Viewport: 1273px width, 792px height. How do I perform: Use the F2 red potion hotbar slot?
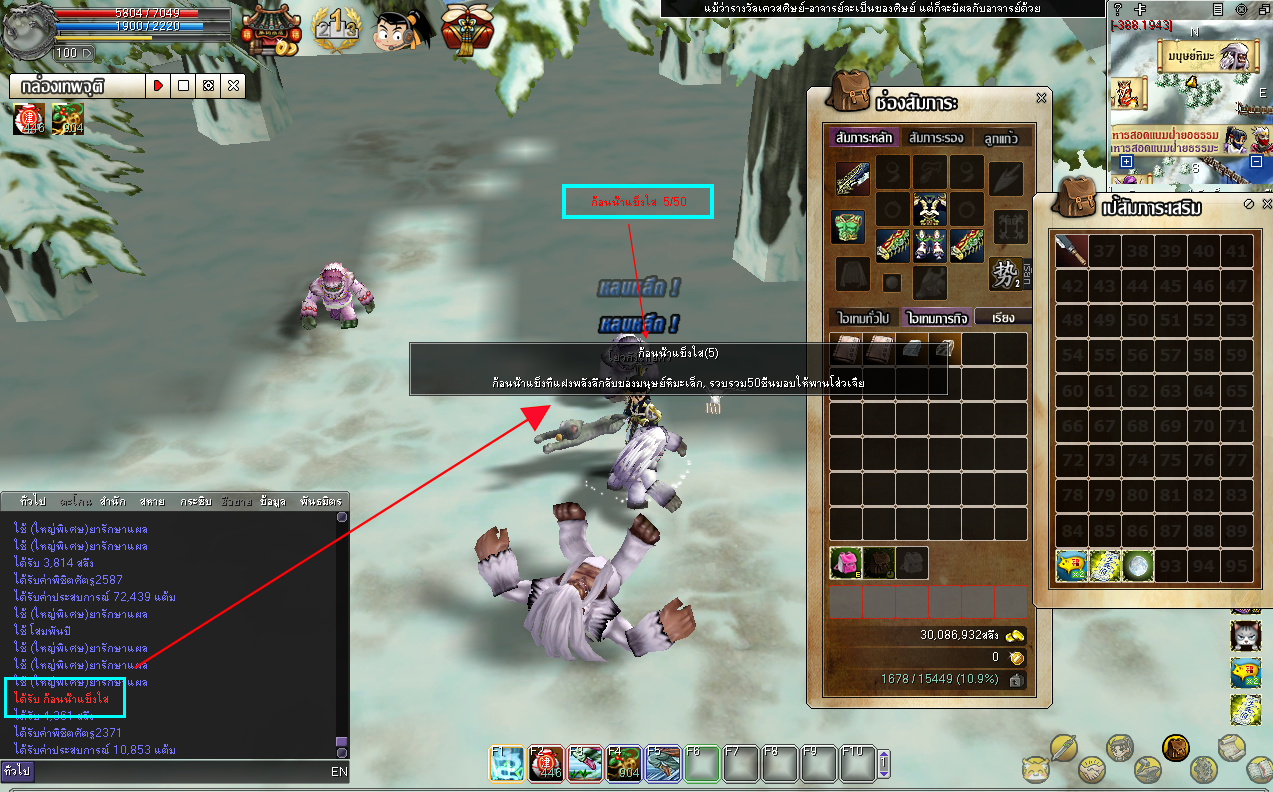pyautogui.click(x=545, y=764)
